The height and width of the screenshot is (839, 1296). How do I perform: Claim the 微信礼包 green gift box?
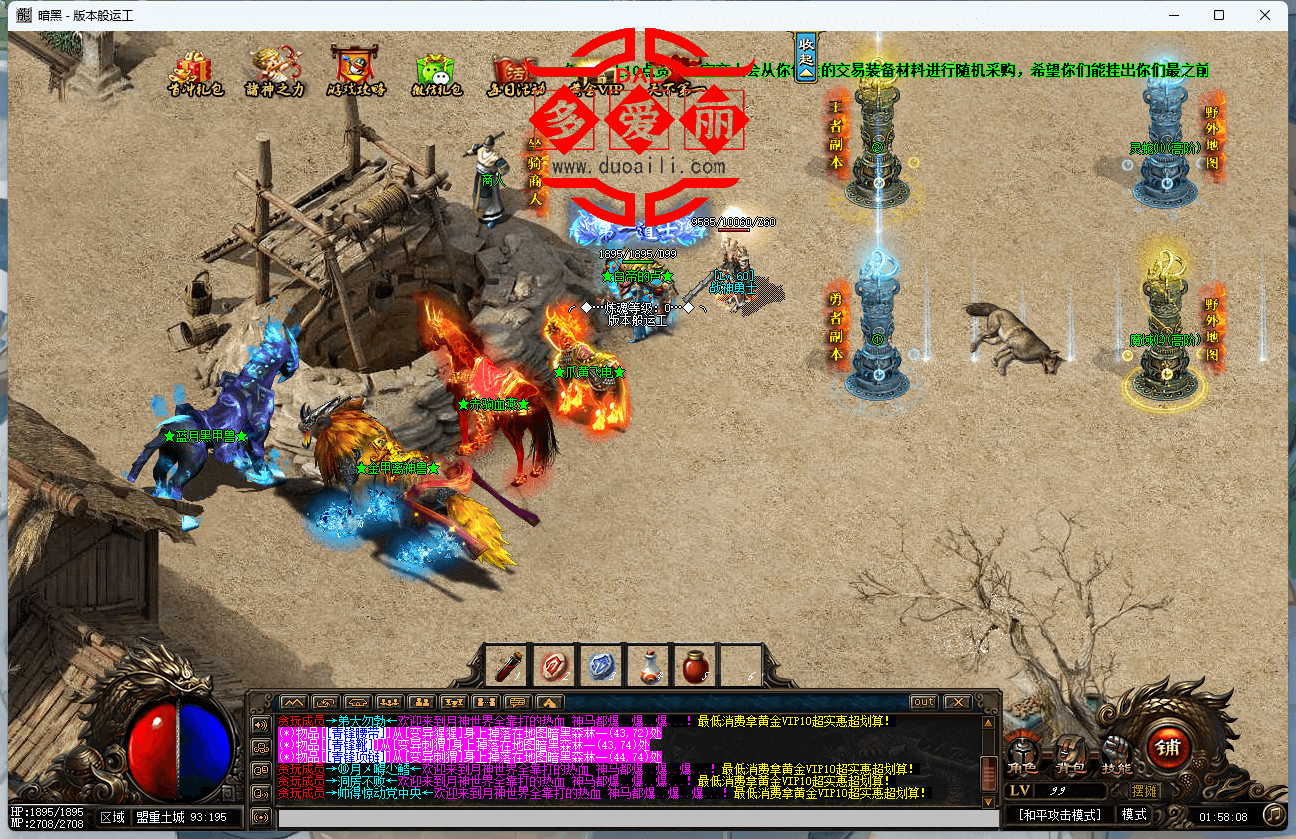click(438, 72)
